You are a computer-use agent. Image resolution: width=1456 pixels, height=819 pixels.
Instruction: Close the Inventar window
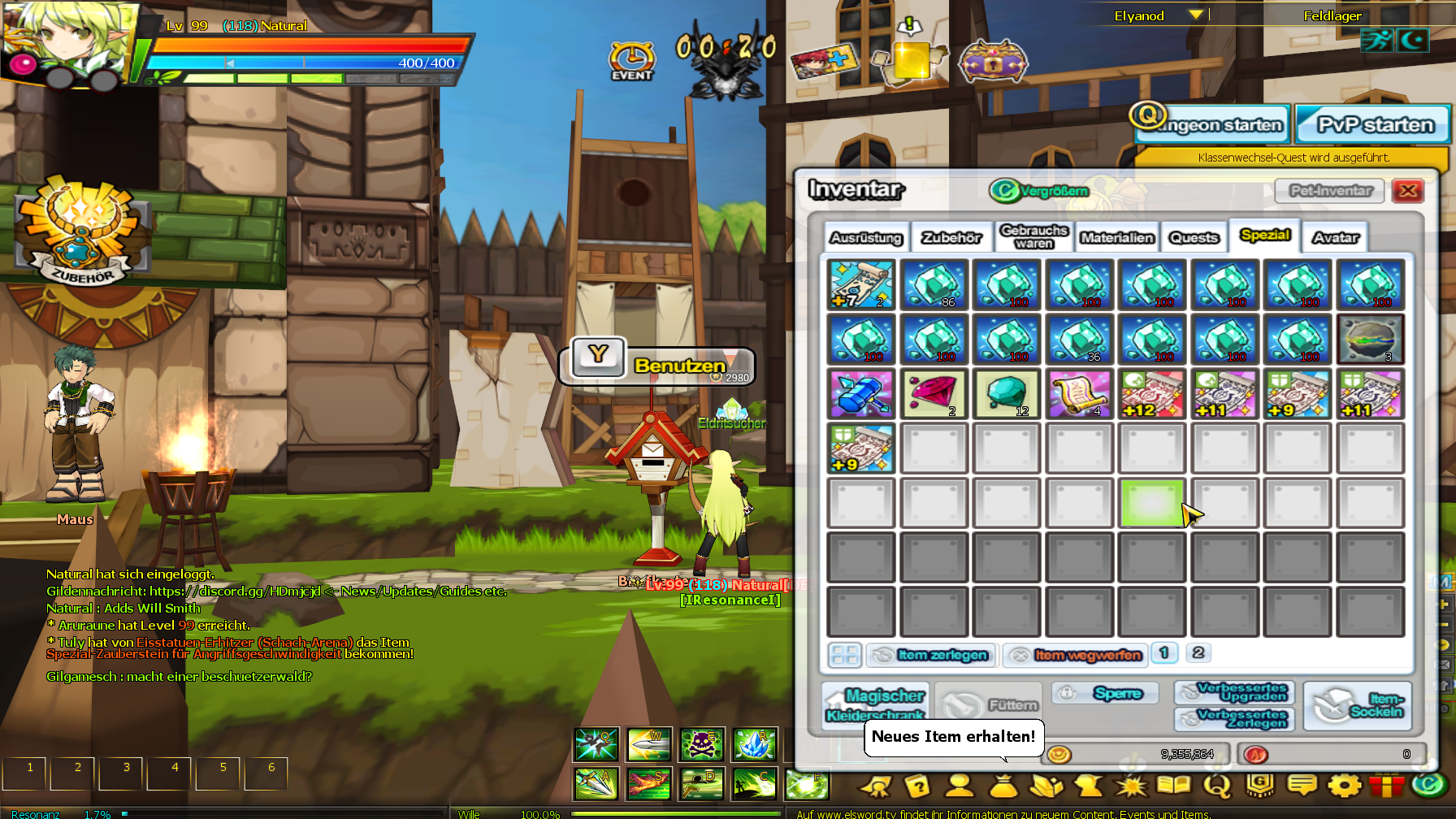click(x=1408, y=191)
